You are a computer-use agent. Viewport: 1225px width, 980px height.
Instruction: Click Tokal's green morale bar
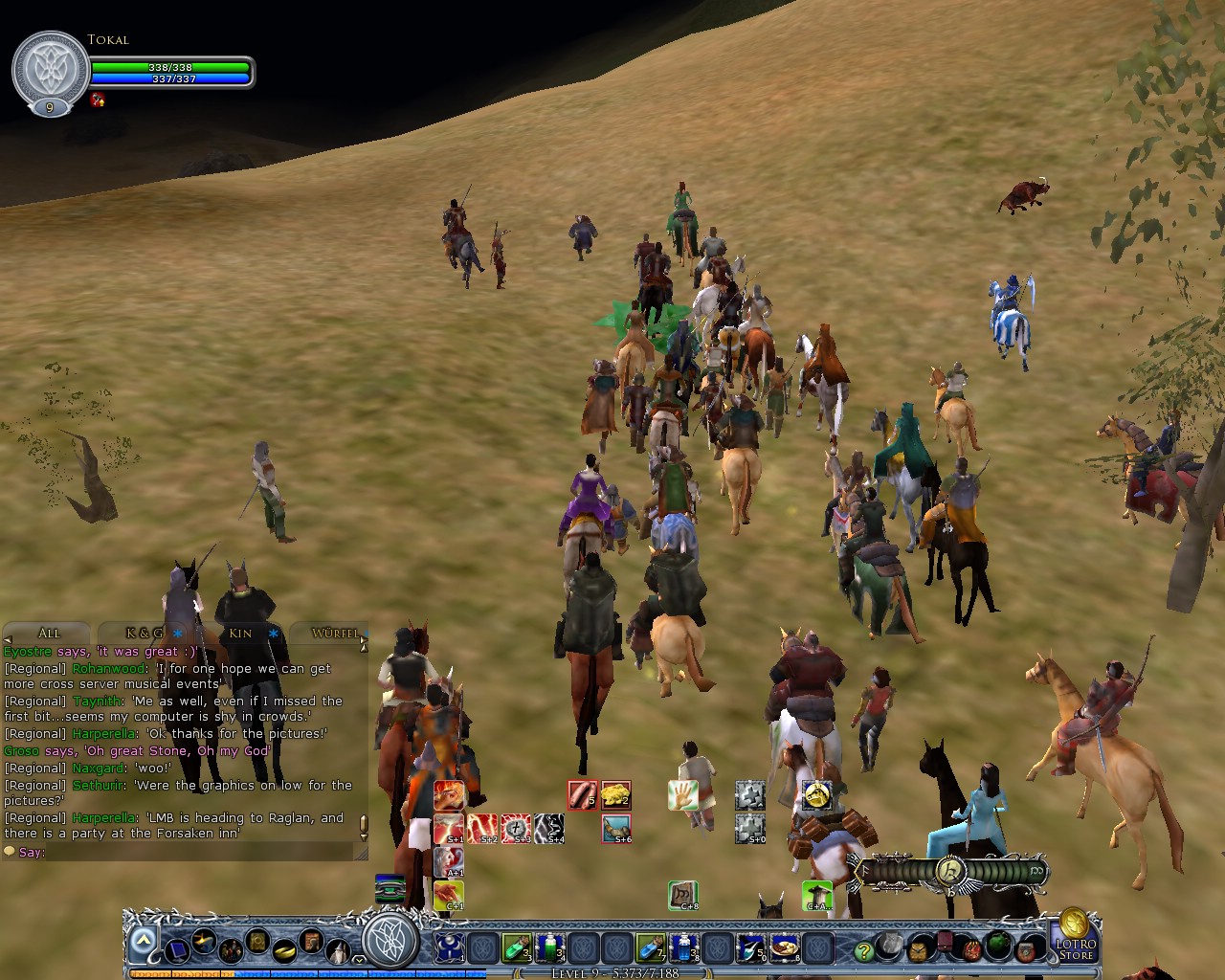click(170, 68)
